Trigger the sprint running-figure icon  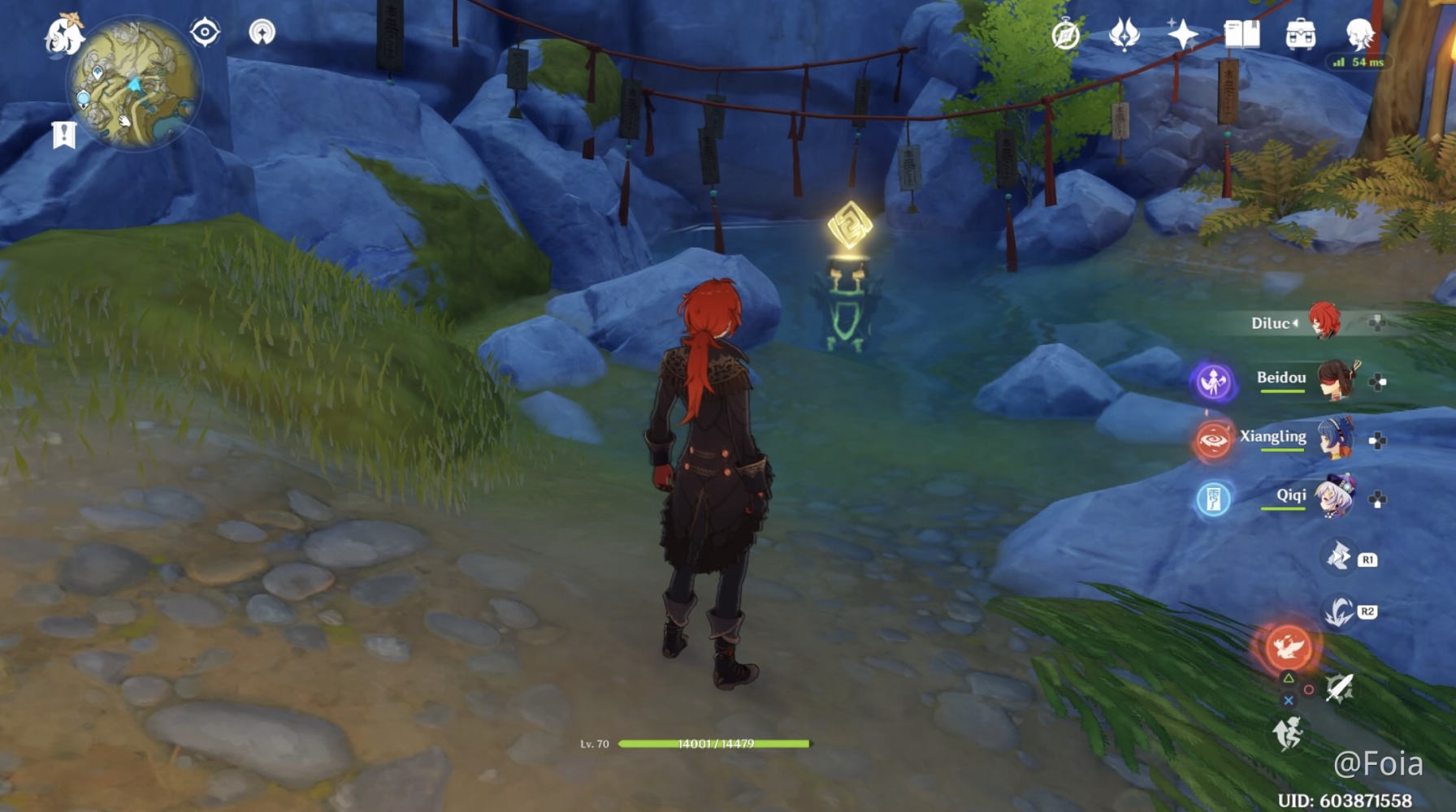(x=1288, y=733)
